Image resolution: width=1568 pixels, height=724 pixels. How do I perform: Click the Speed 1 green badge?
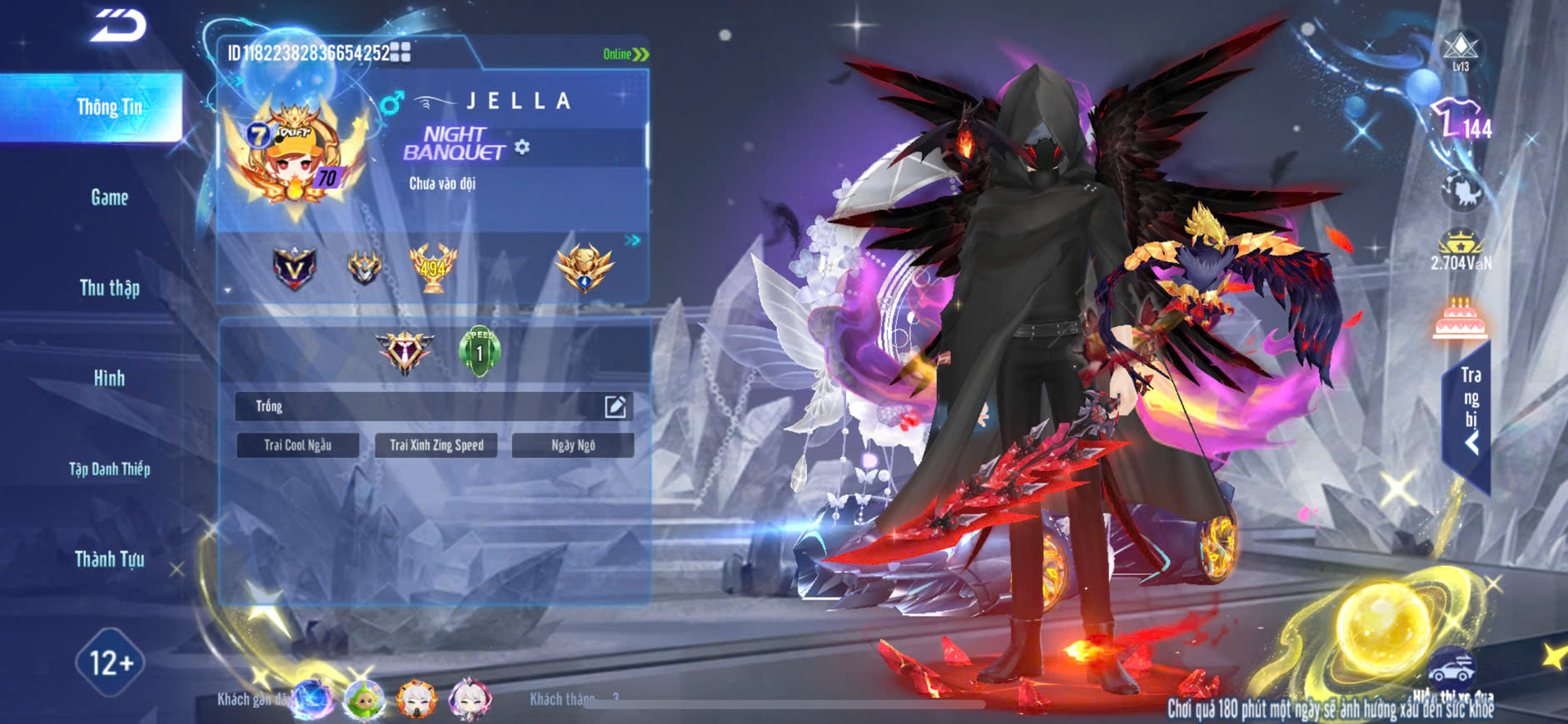[480, 351]
